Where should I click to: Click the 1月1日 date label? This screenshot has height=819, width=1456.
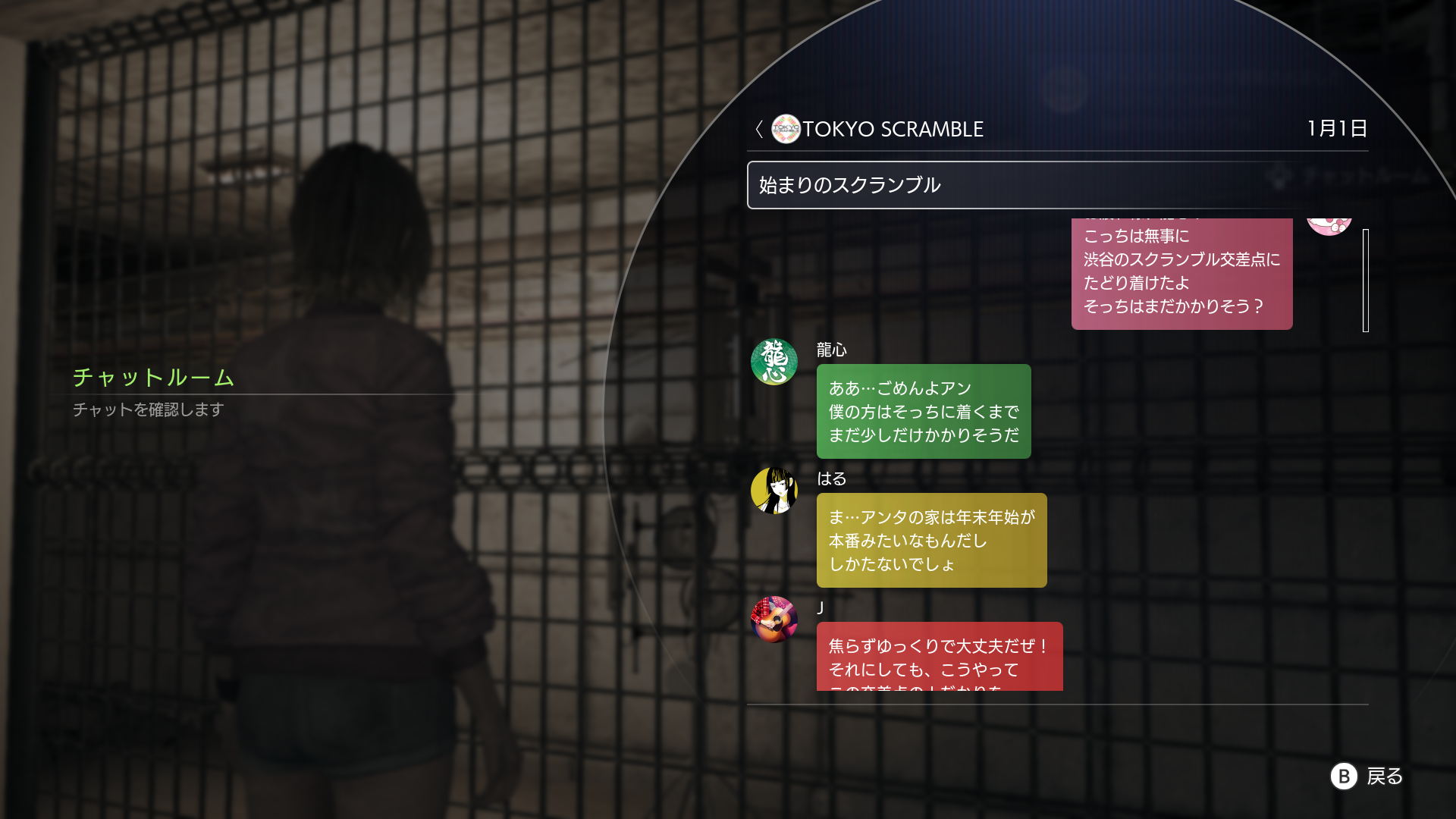pos(1338,129)
